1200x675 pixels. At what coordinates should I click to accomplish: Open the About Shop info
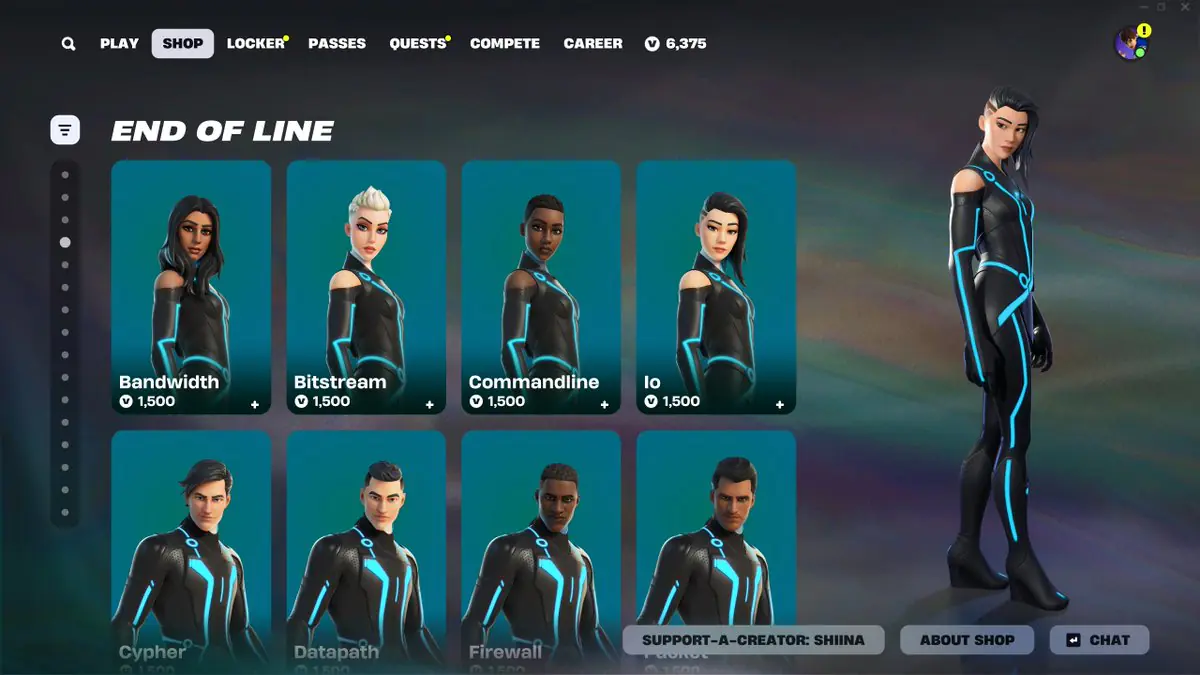coord(967,640)
